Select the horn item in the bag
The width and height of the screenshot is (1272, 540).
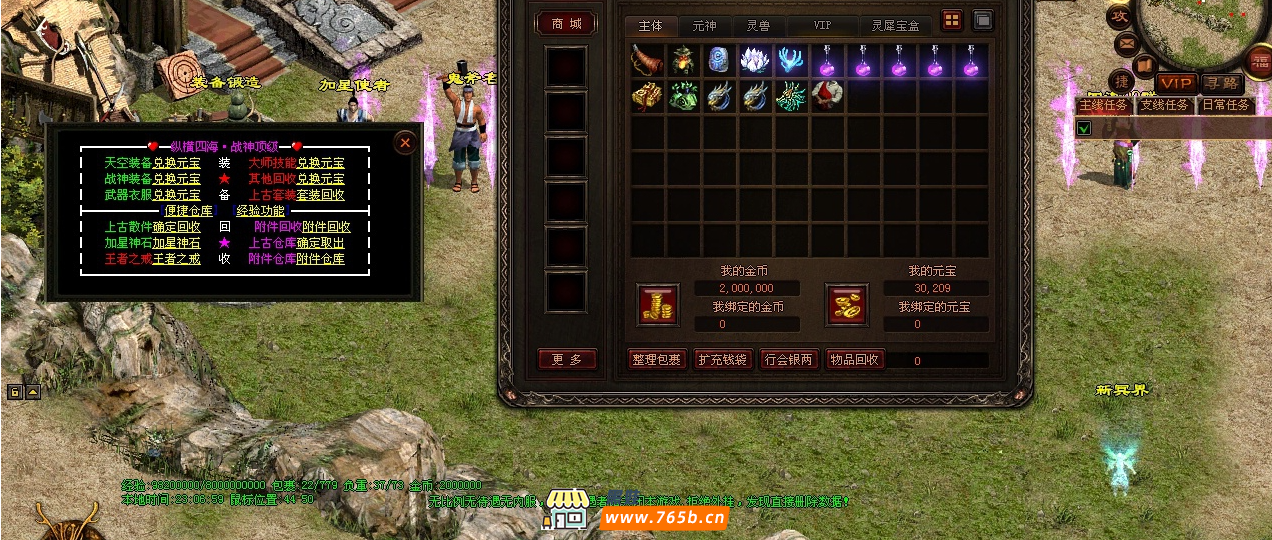[x=647, y=60]
